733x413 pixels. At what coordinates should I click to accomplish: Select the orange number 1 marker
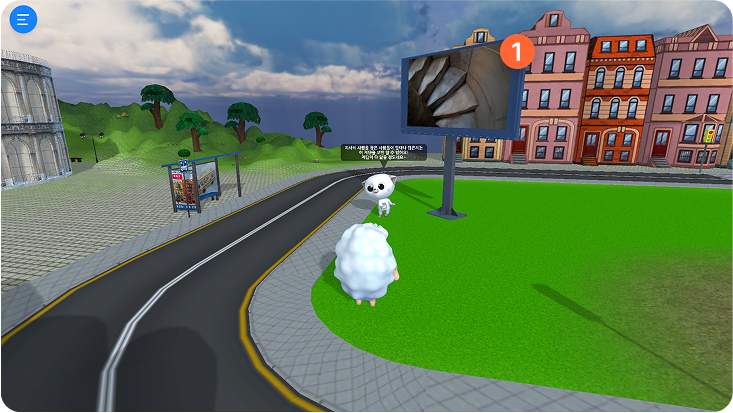(516, 50)
